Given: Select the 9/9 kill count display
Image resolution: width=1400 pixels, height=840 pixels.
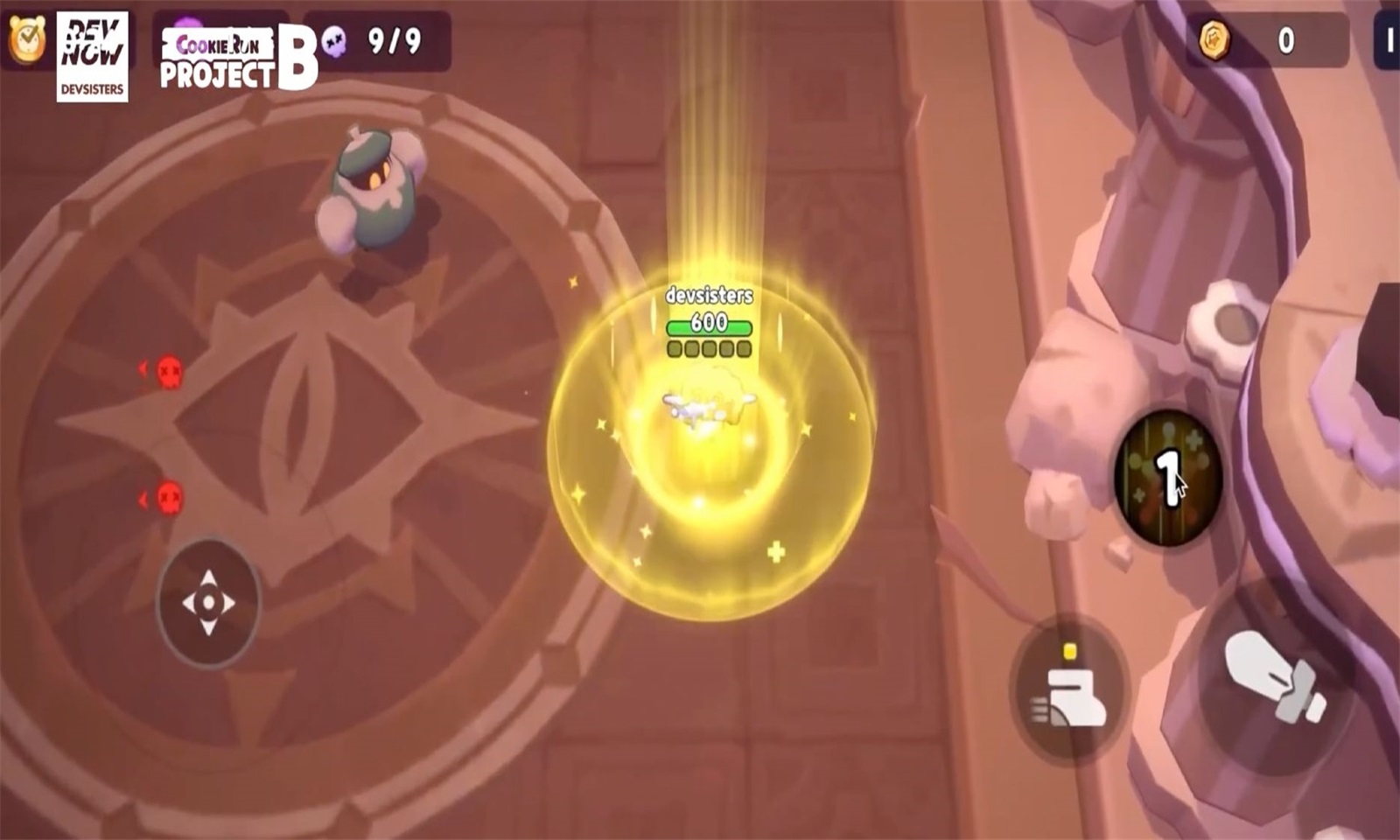Looking at the screenshot, I should coord(395,38).
